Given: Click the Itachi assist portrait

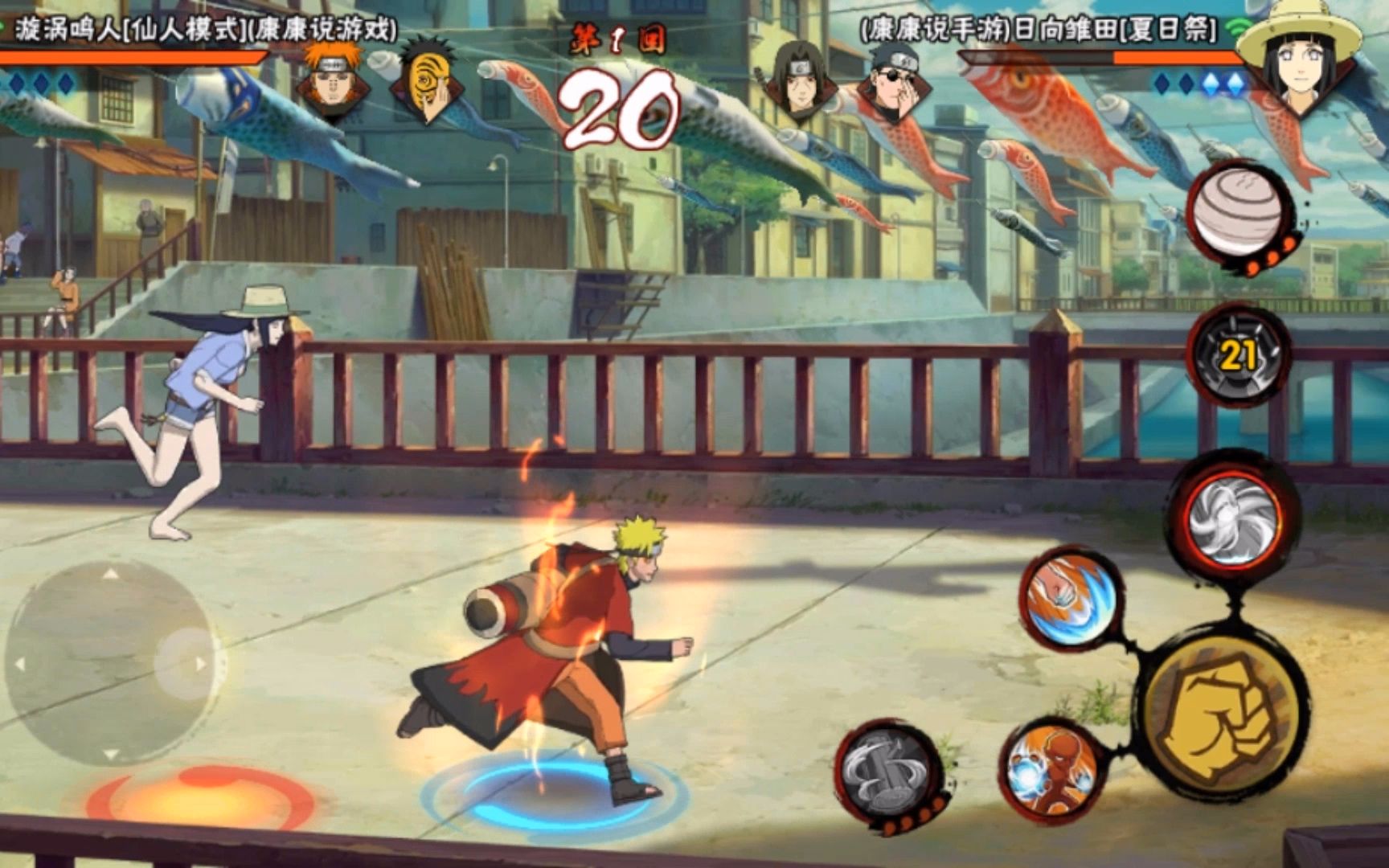Looking at the screenshot, I should click(799, 79).
